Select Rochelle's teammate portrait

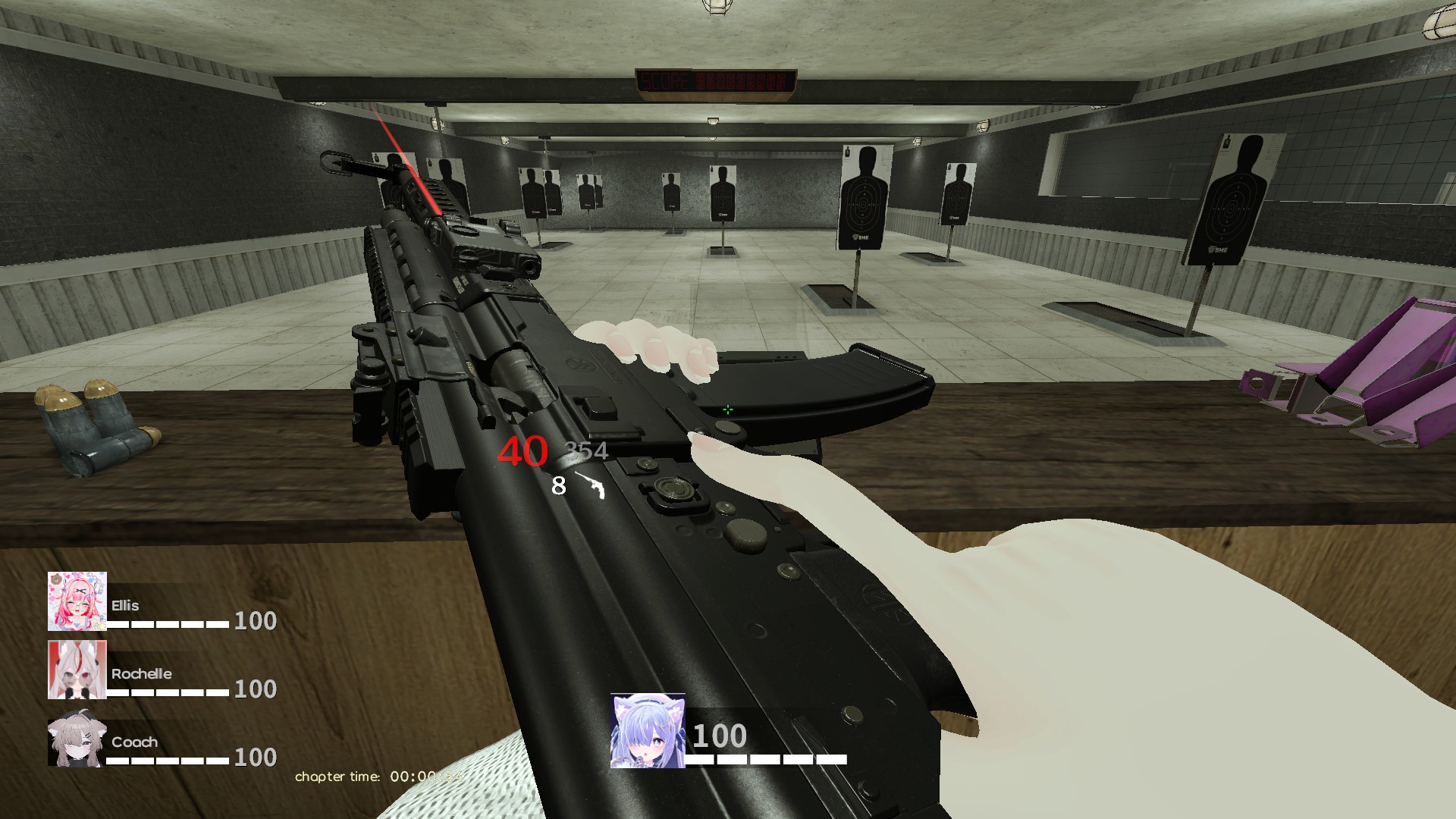coord(77,670)
